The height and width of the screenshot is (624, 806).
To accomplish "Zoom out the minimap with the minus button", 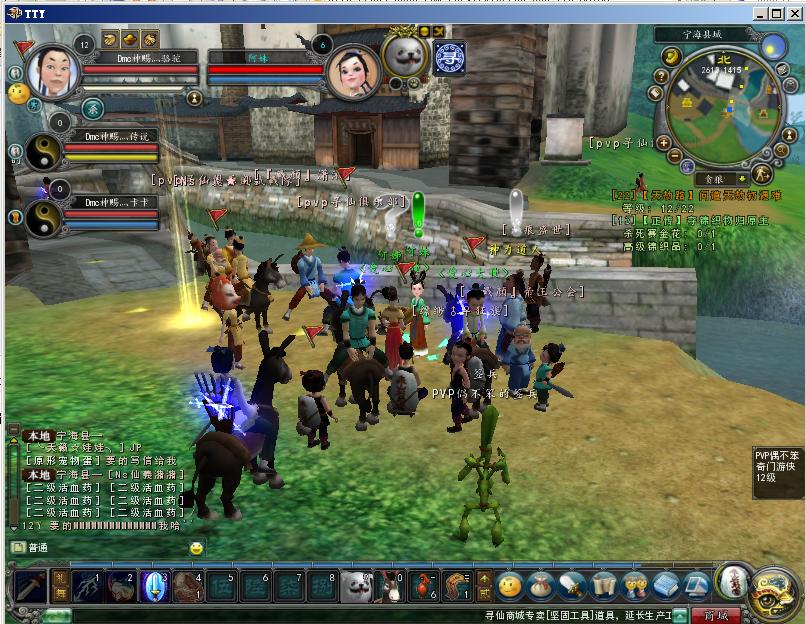I will (x=674, y=155).
